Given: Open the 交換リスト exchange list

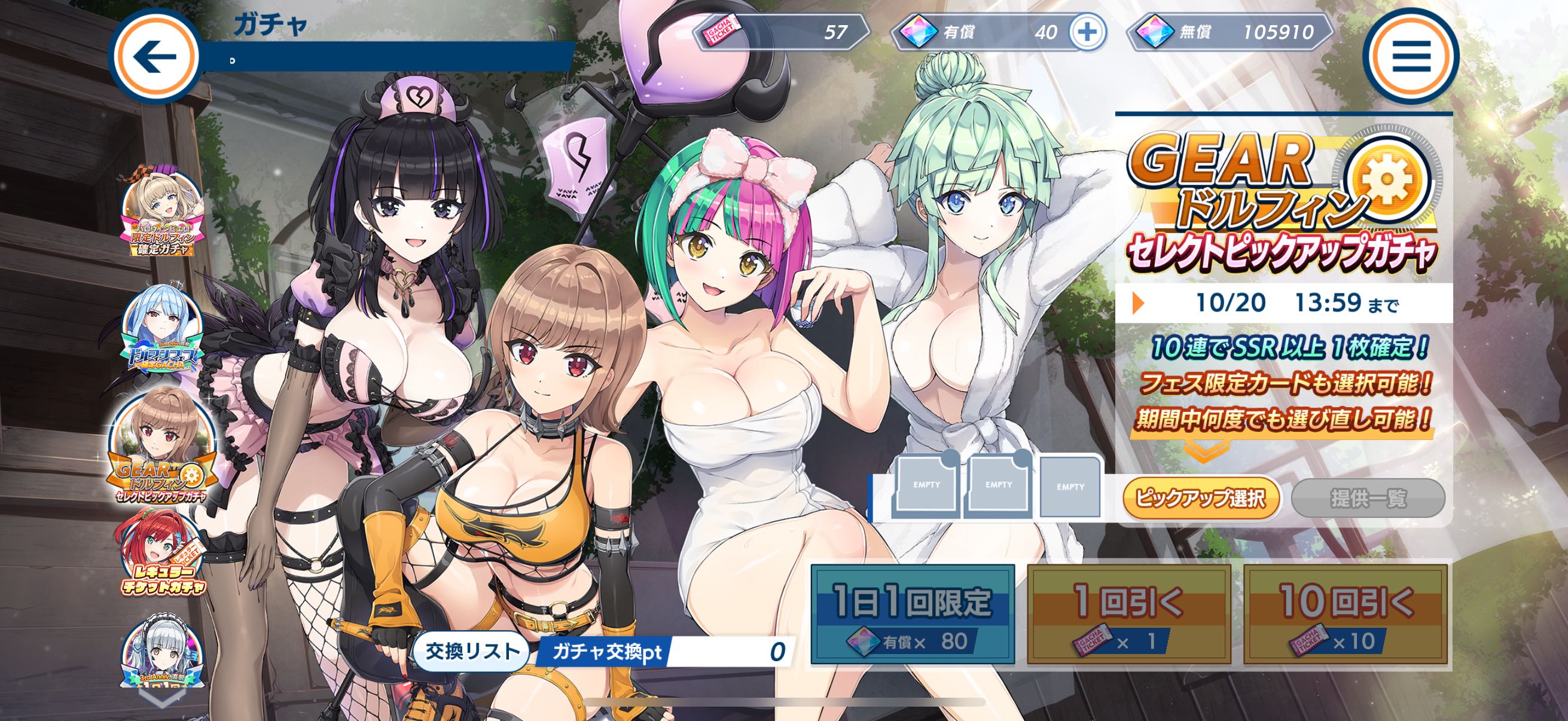Looking at the screenshot, I should click(x=472, y=652).
